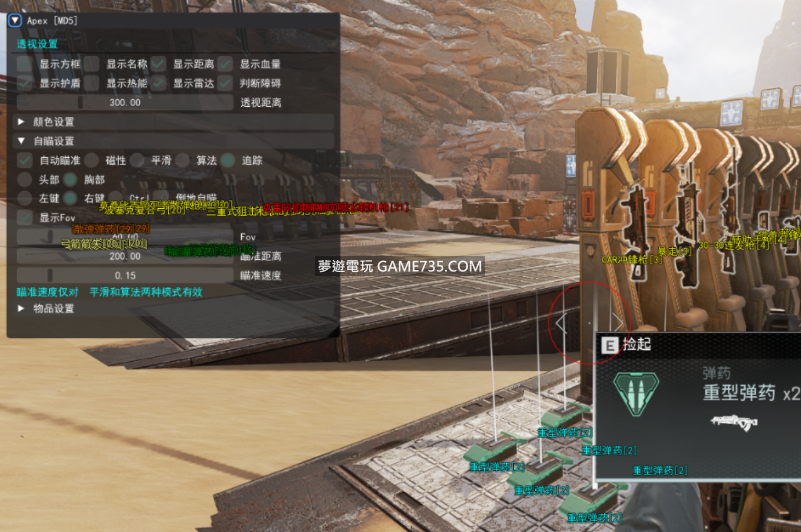The image size is (801, 532).
Task: Click the 瞄准速度 slider showing 0.15
Action: point(125,274)
